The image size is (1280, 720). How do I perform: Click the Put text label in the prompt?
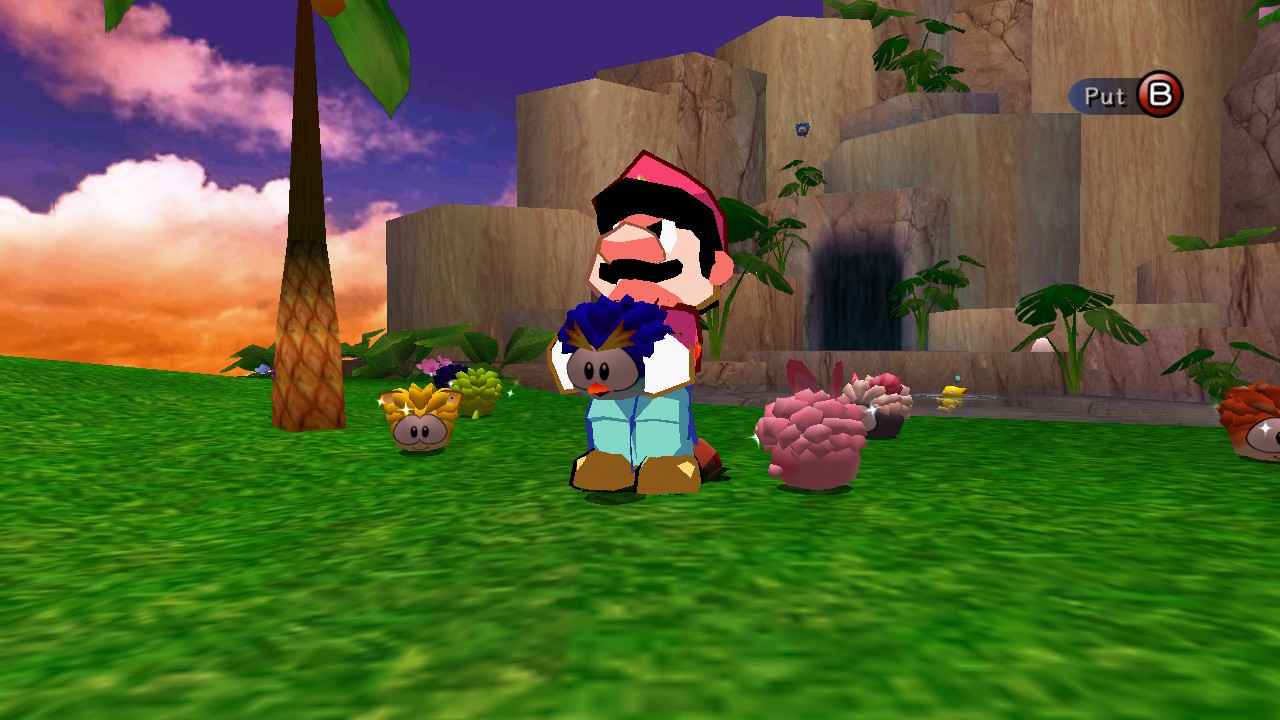tap(1108, 96)
